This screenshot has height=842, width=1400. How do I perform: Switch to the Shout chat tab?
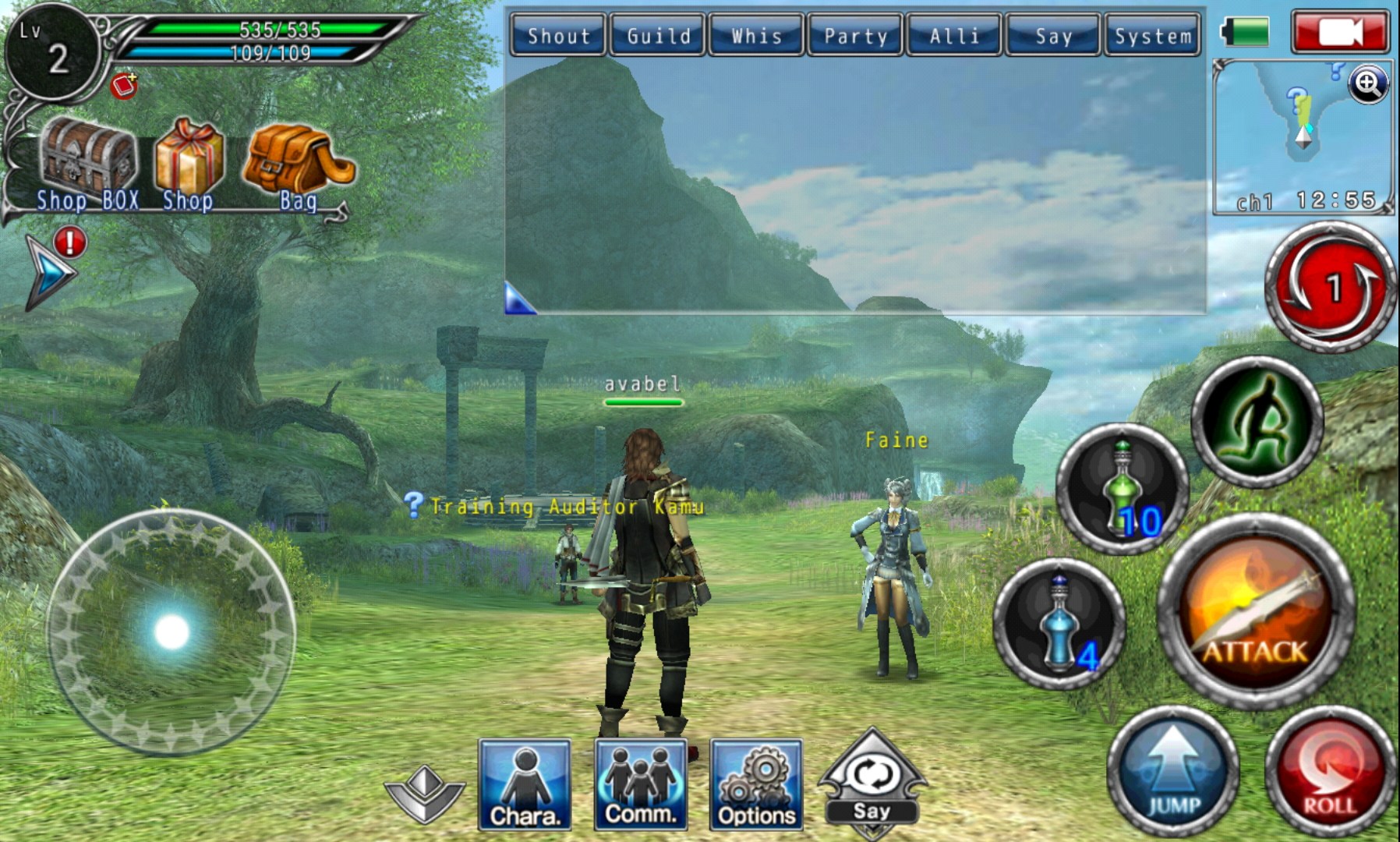[558, 36]
